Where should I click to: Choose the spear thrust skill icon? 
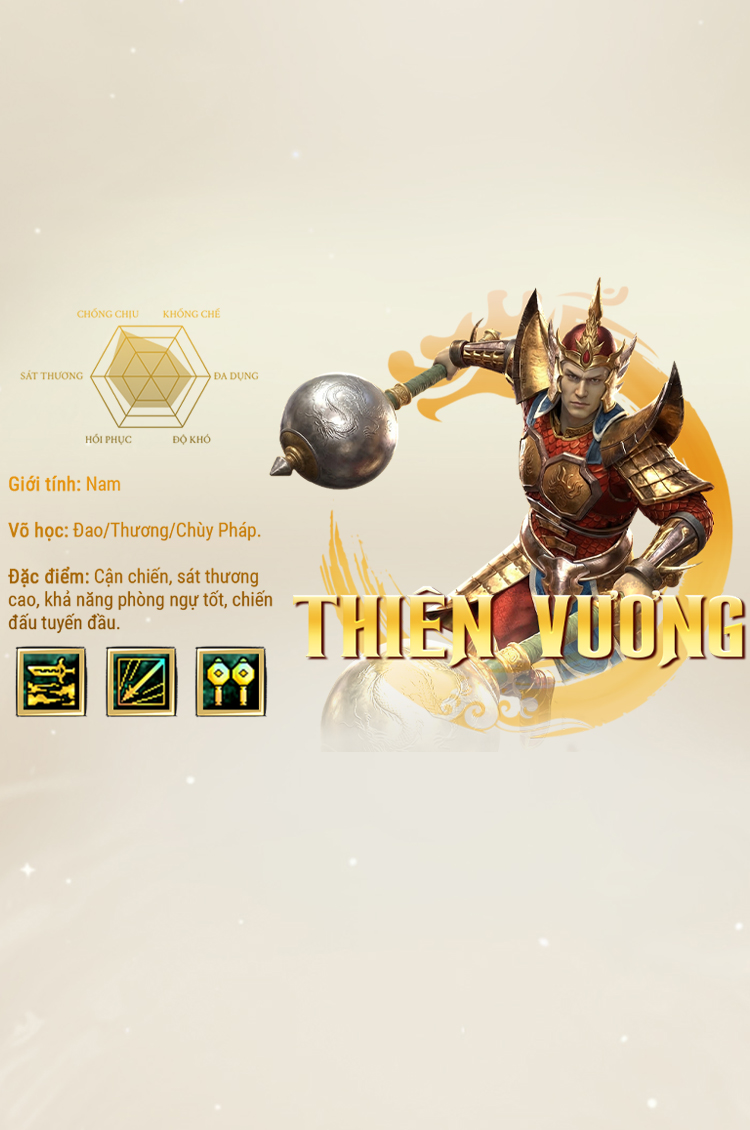click(141, 681)
